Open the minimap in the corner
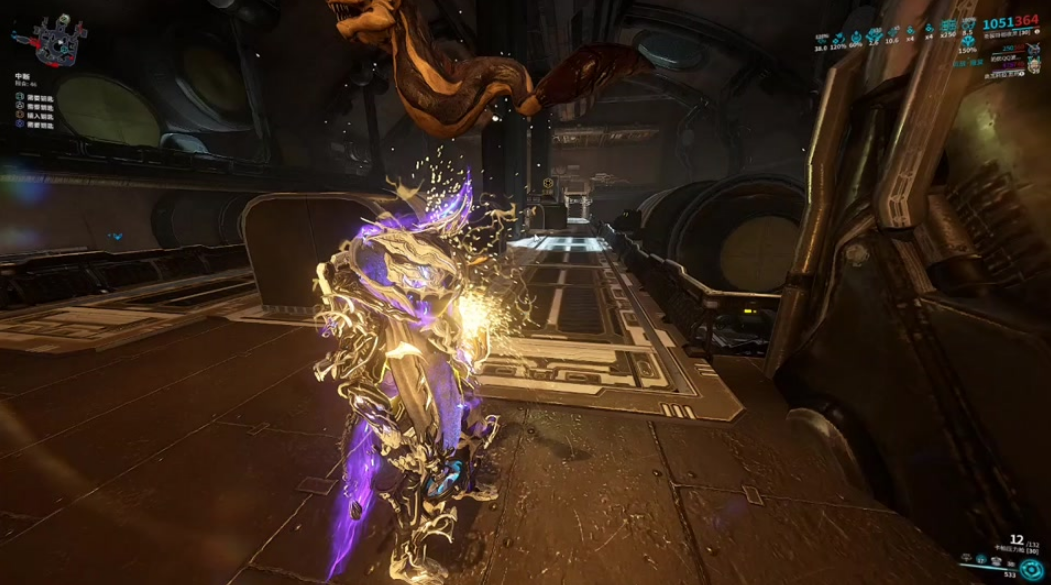This screenshot has height=585, width=1051. [55, 42]
